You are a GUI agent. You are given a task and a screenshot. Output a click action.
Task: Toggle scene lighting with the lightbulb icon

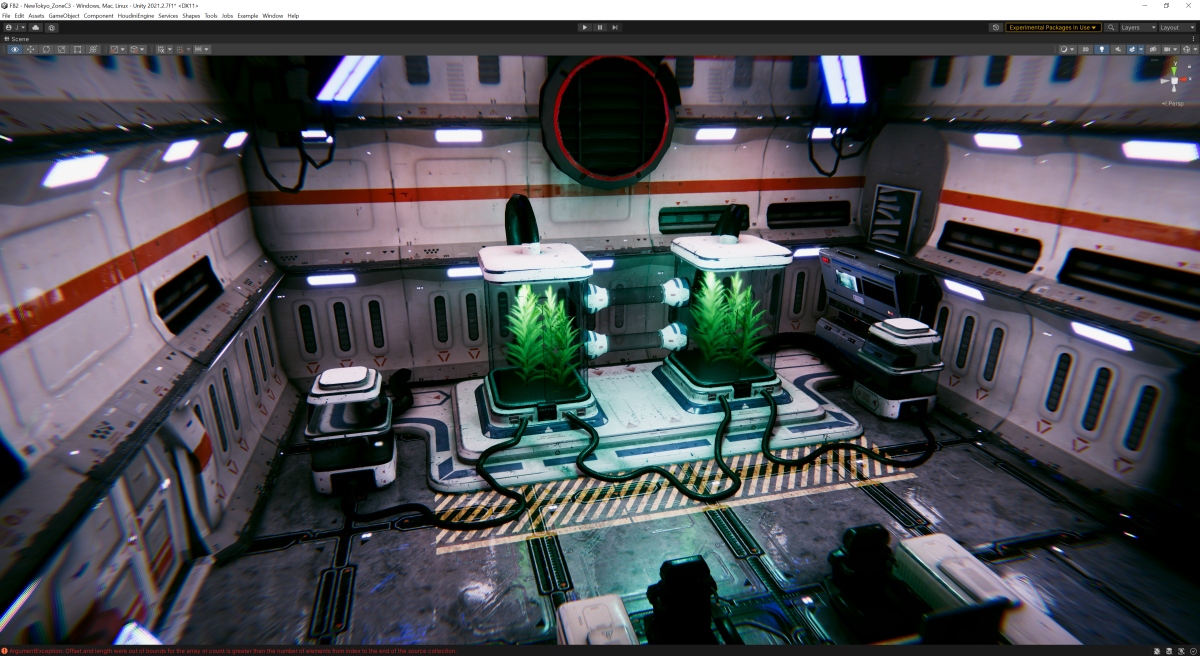point(1102,49)
